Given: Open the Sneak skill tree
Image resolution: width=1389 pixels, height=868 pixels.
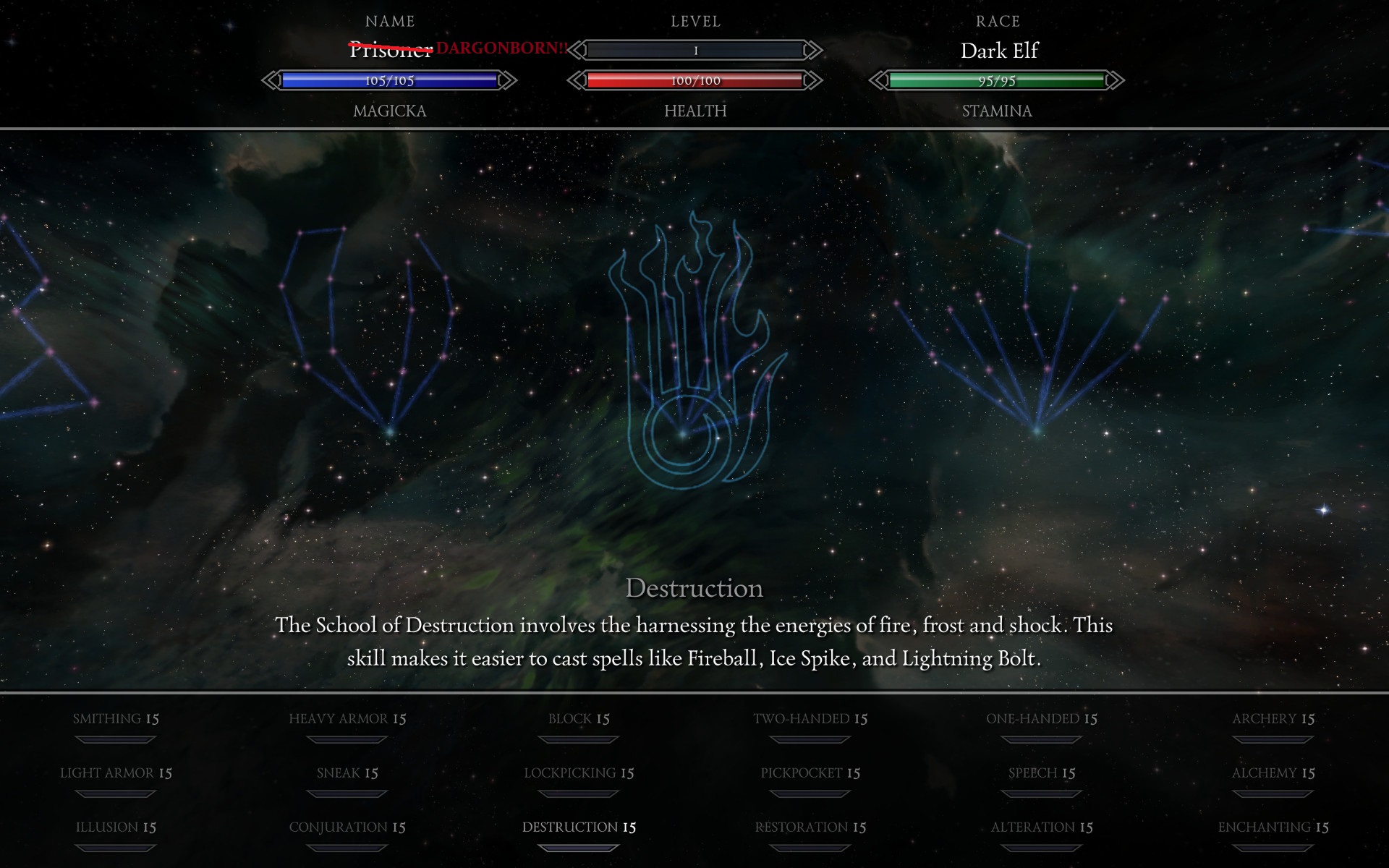Looking at the screenshot, I should pos(347,773).
